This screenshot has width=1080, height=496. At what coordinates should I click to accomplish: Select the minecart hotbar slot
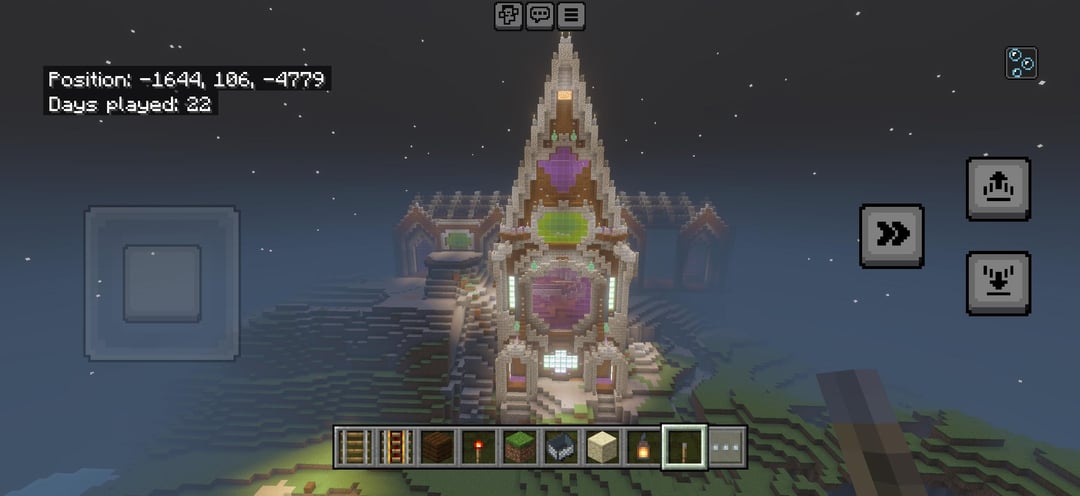560,447
